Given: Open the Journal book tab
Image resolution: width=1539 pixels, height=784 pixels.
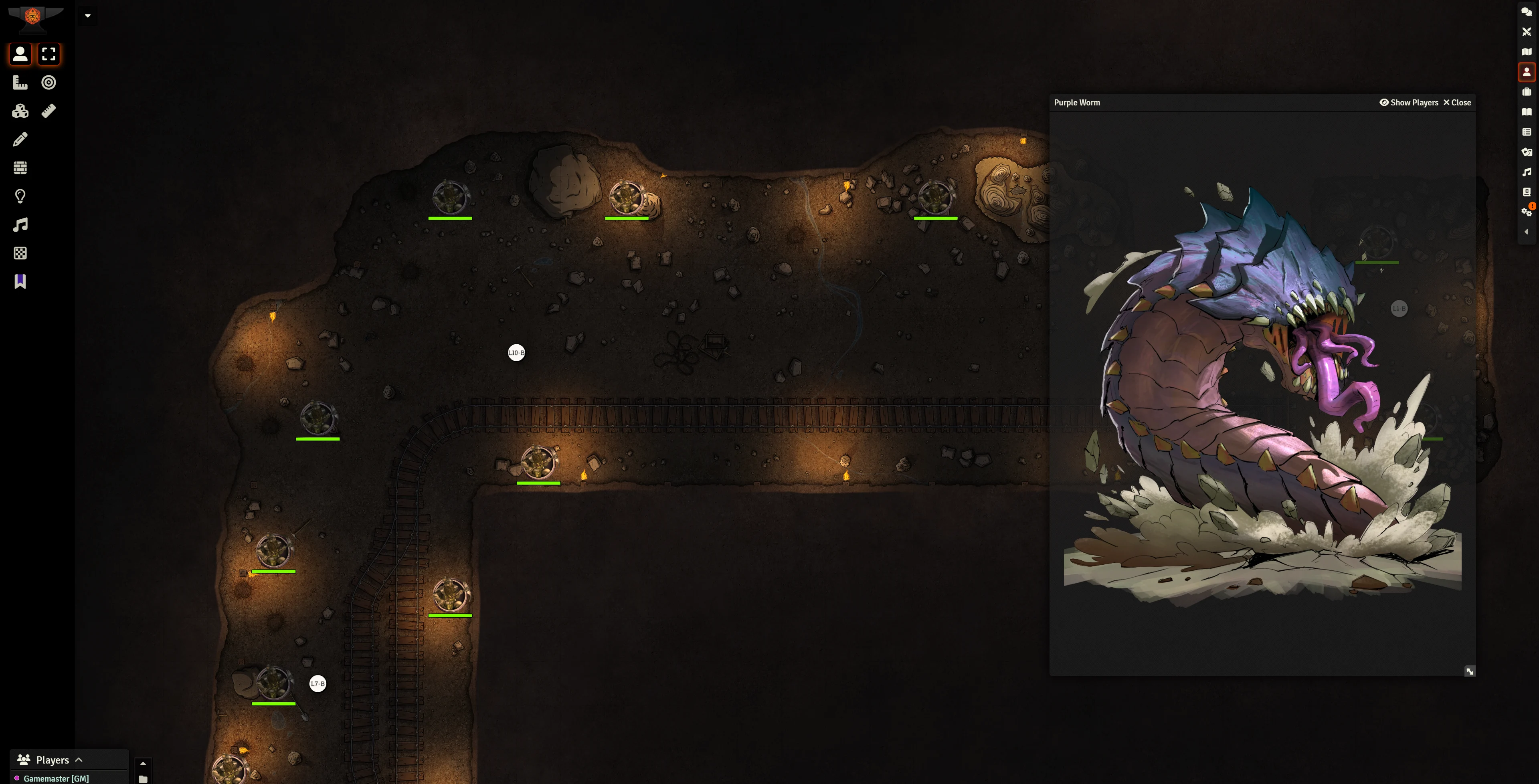Looking at the screenshot, I should tap(1526, 112).
